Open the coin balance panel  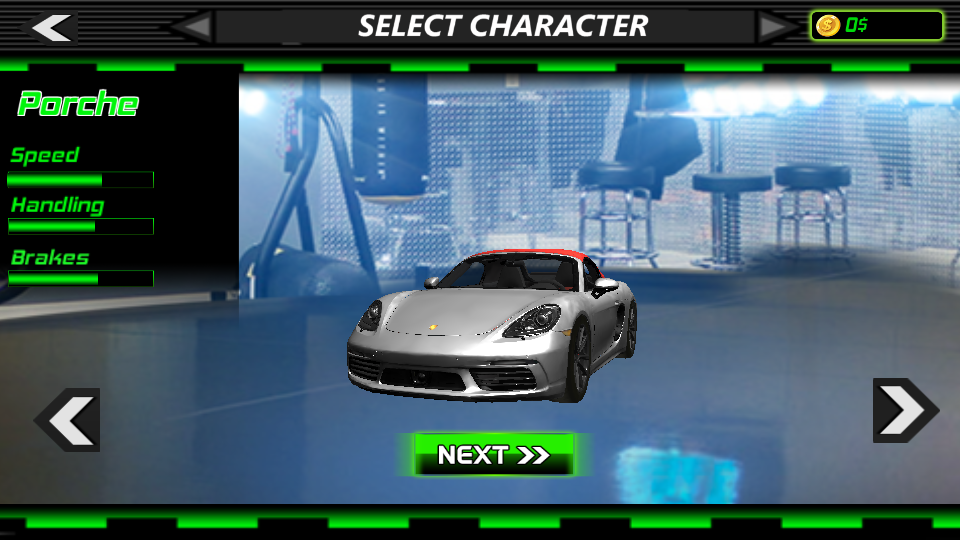click(876, 26)
